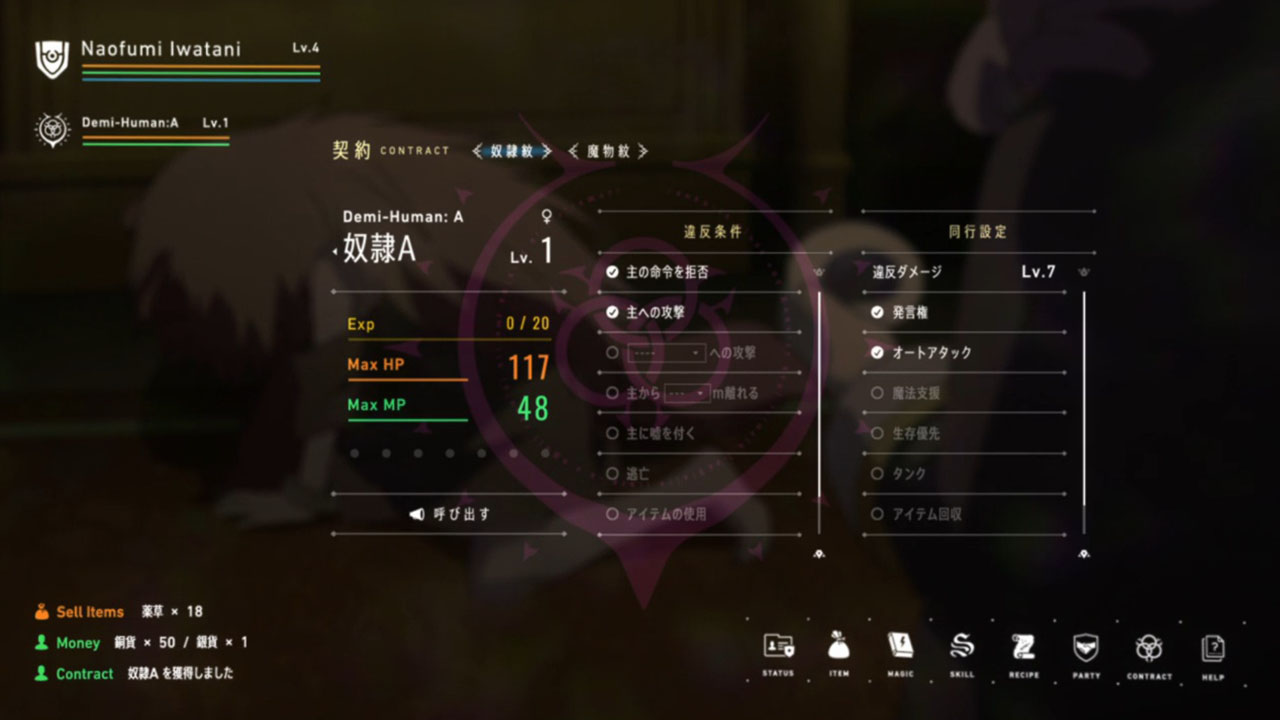Switch to the 魔物紋 tab
Image resolution: width=1280 pixels, height=720 pixels.
click(608, 151)
